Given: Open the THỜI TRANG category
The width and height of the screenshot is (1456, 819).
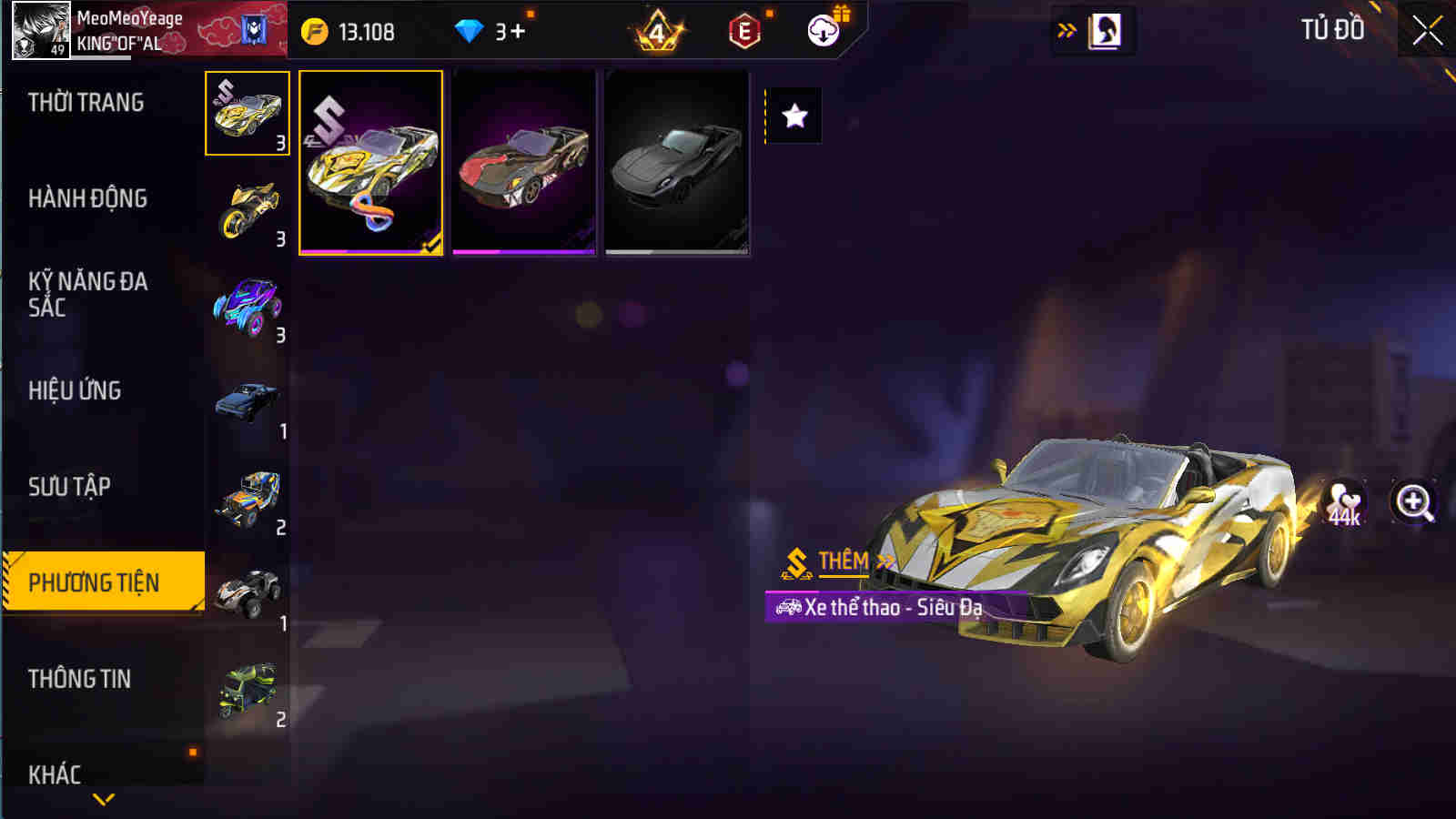Looking at the screenshot, I should (88, 104).
